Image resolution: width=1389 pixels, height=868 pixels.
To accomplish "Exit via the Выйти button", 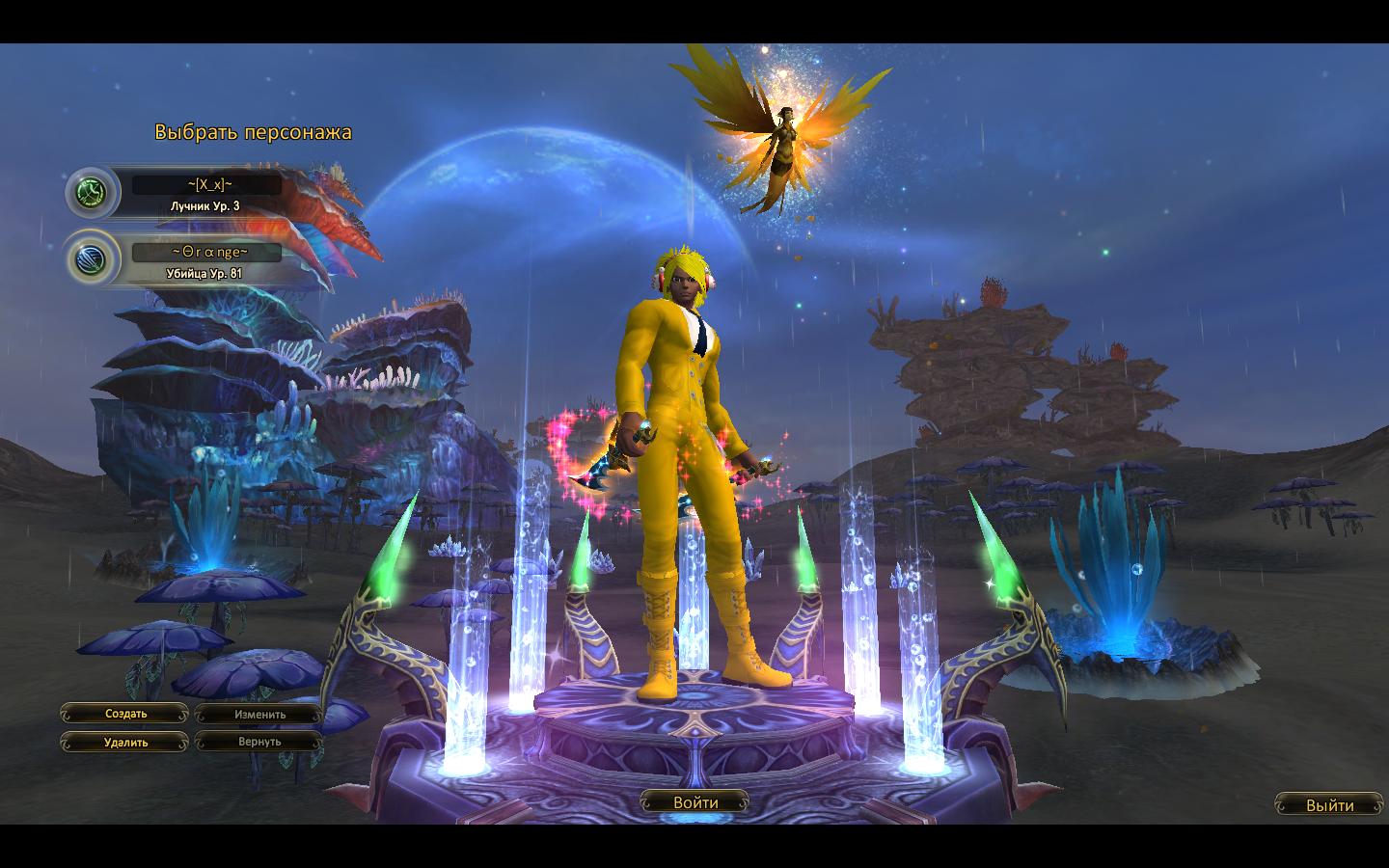I will (1329, 805).
